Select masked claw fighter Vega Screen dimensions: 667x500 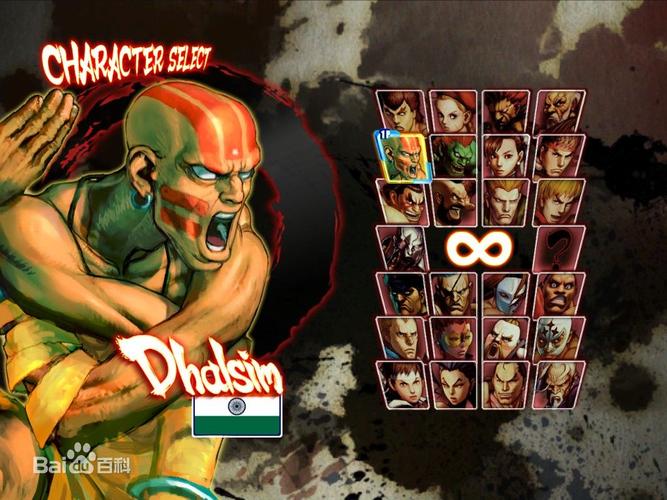pyautogui.click(x=506, y=293)
